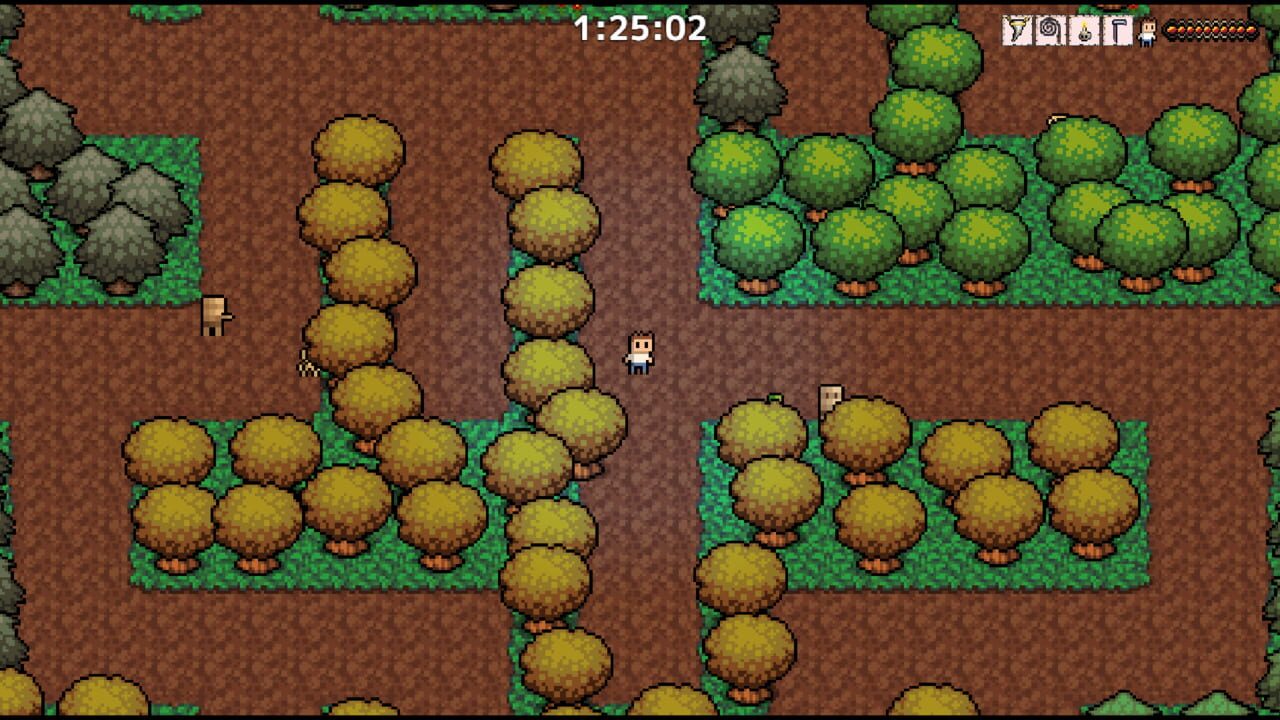Click the last health orb on the right
Viewport: 1280px width, 720px height.
1253,30
